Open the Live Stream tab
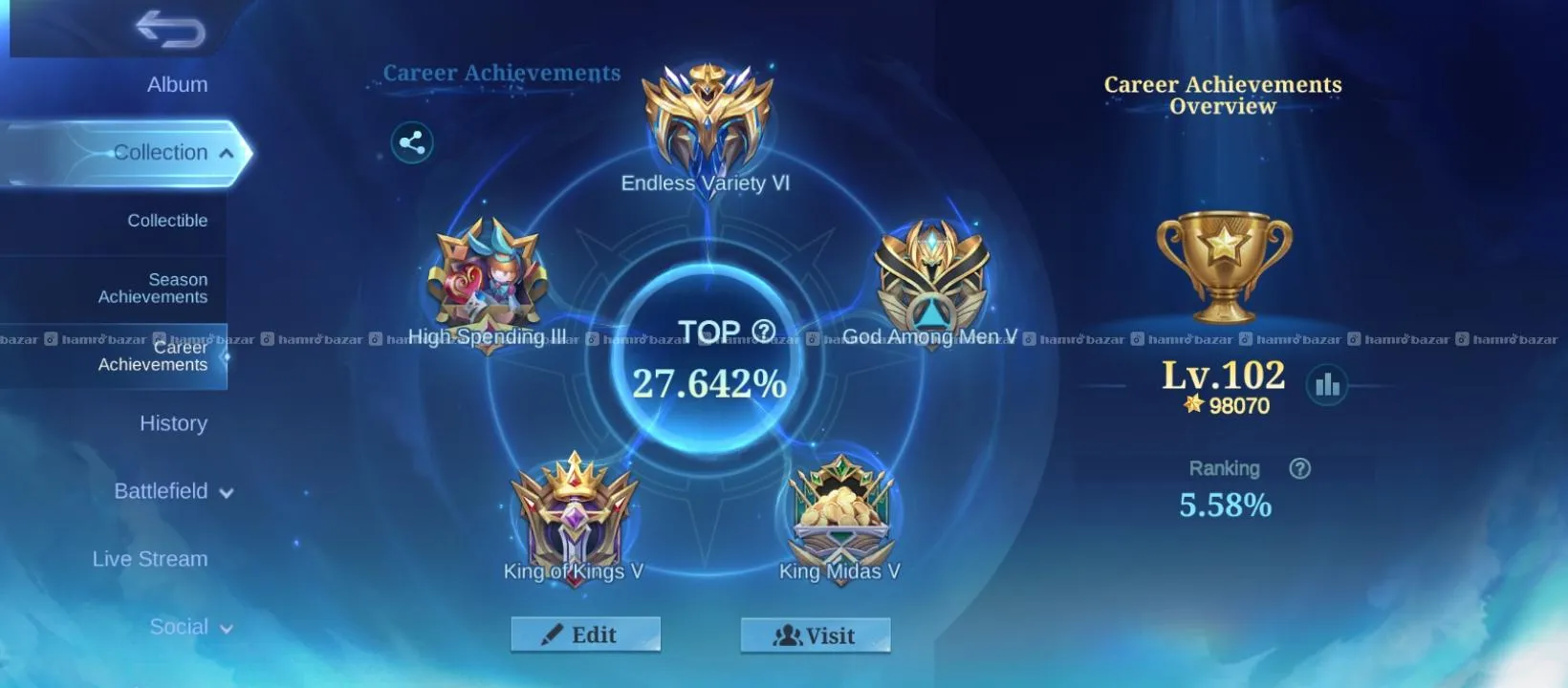 coord(150,559)
